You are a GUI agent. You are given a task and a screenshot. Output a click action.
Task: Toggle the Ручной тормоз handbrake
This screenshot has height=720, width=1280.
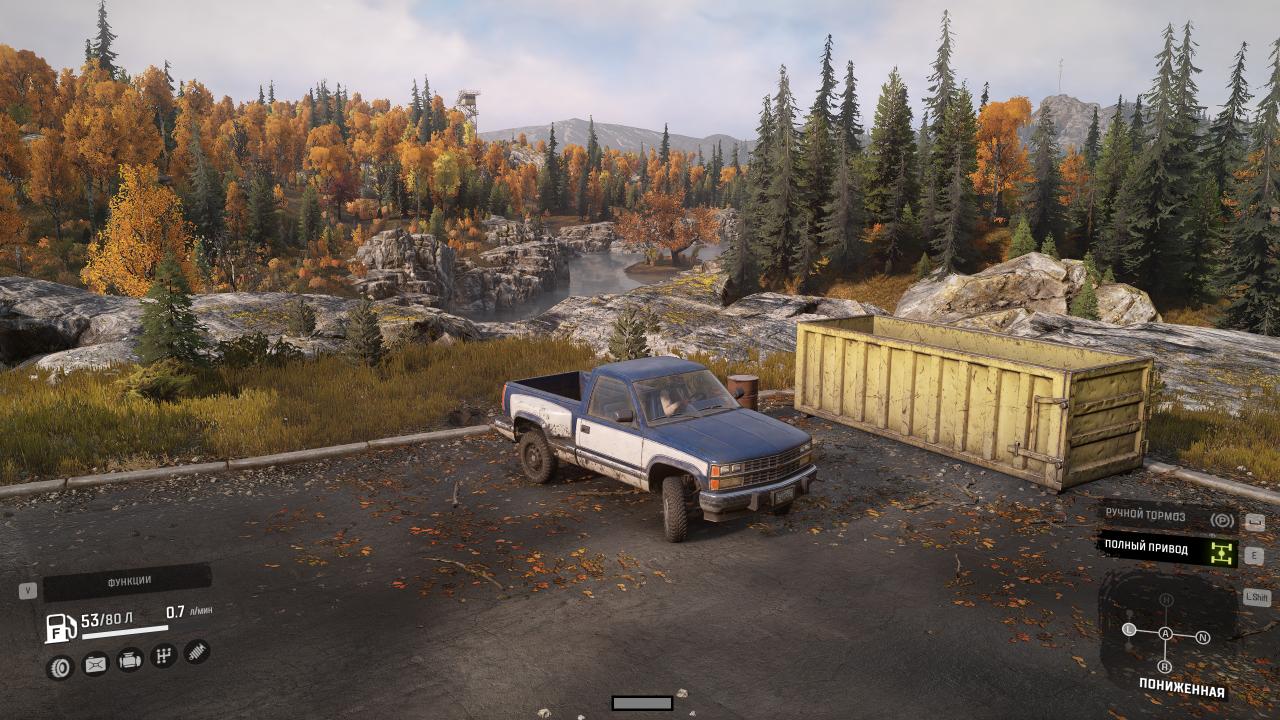coord(1168,517)
